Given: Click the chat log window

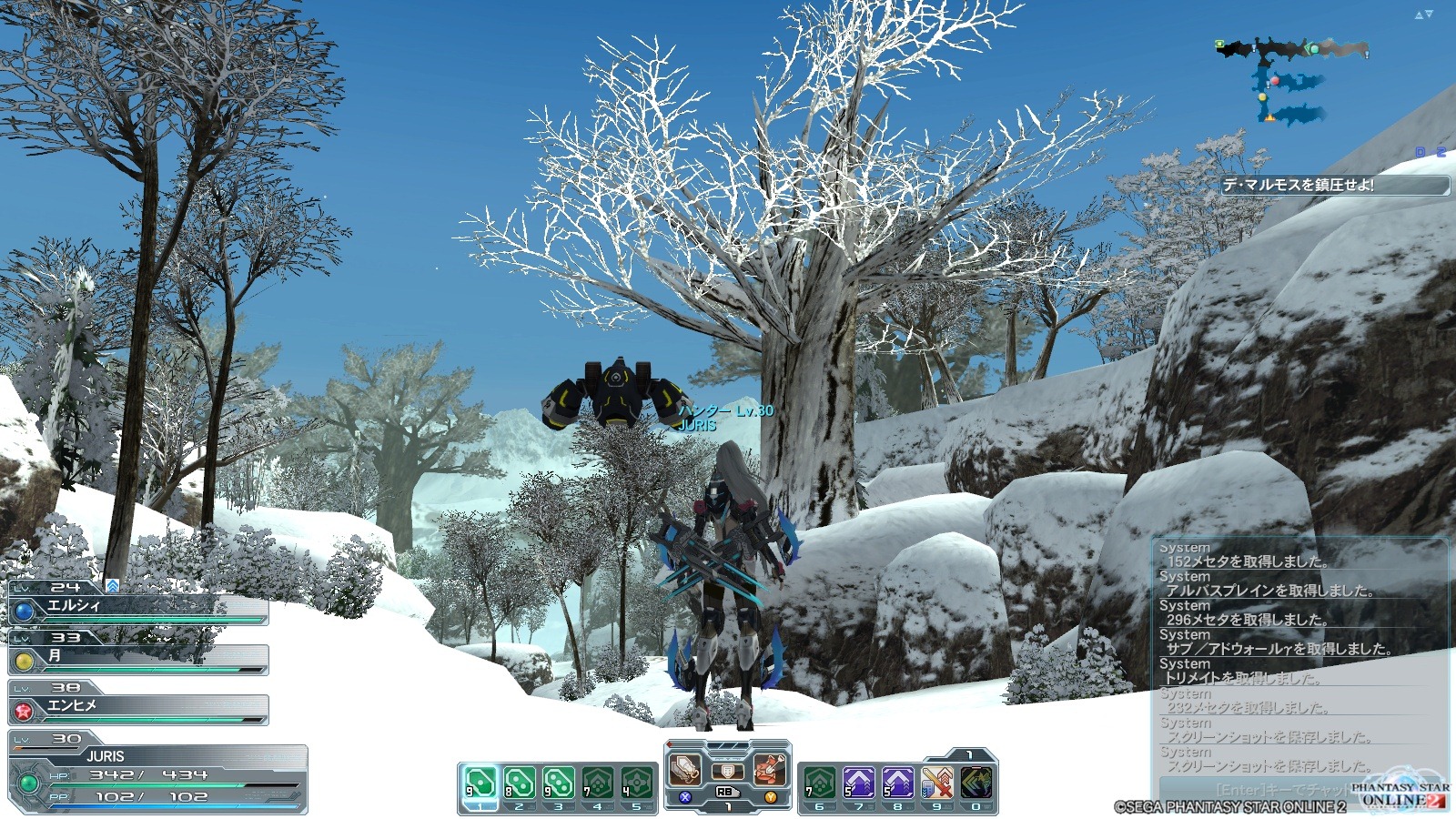Looking at the screenshot, I should point(1299,657).
